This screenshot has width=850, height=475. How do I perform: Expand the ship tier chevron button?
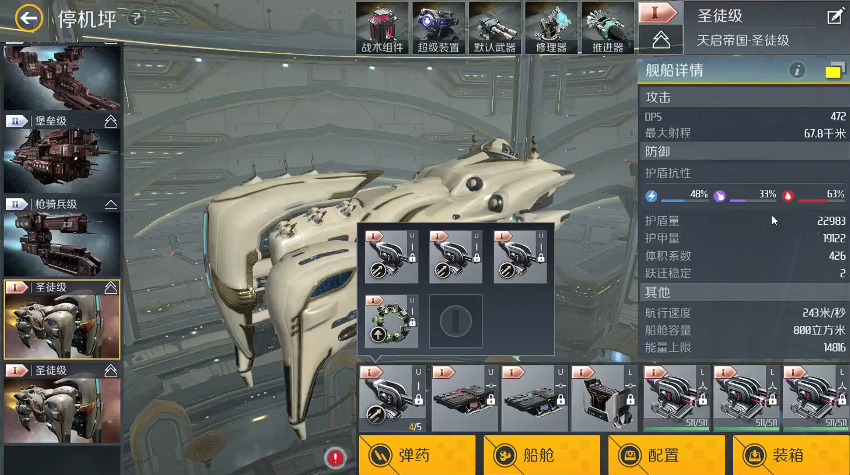pyautogui.click(x=660, y=39)
